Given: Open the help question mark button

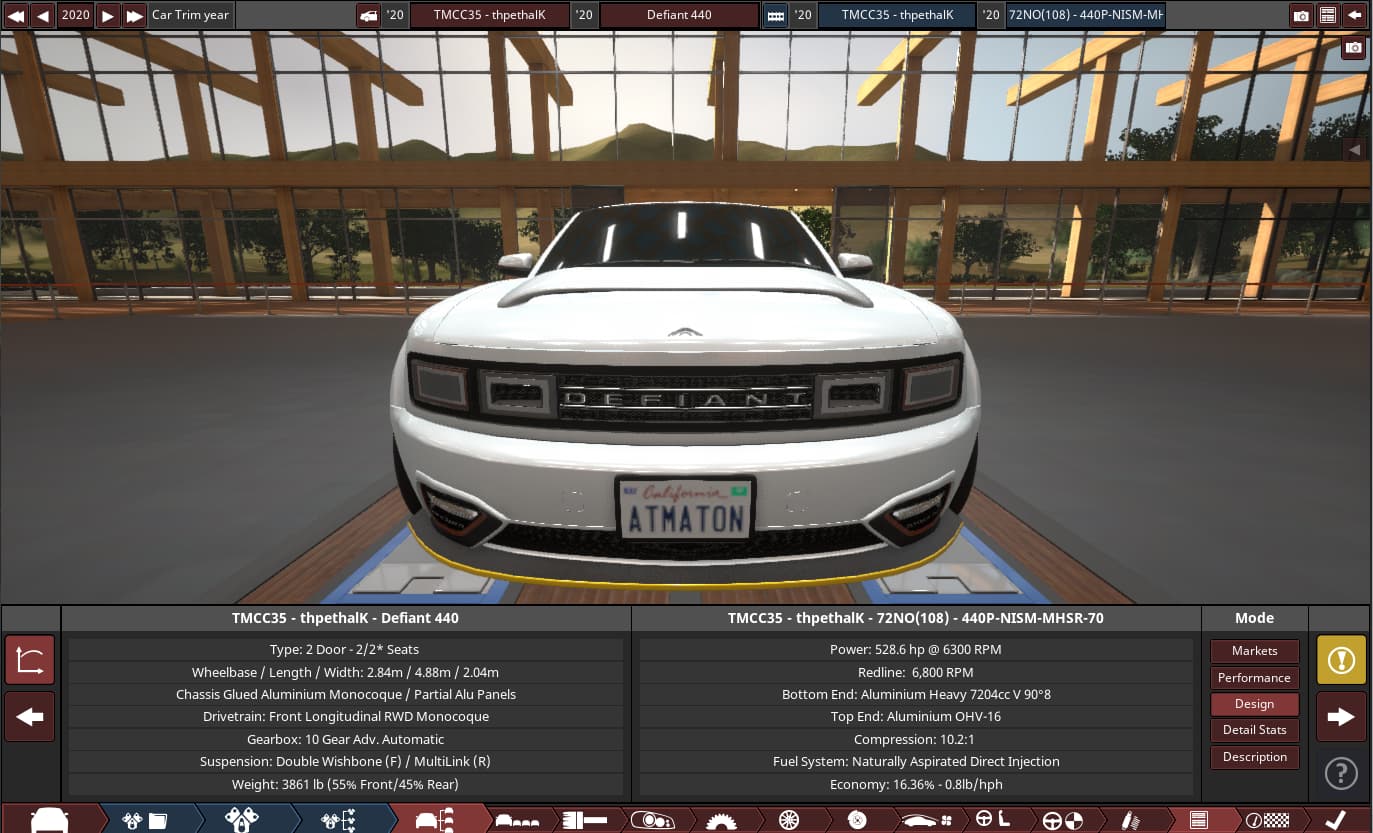Looking at the screenshot, I should [1341, 773].
